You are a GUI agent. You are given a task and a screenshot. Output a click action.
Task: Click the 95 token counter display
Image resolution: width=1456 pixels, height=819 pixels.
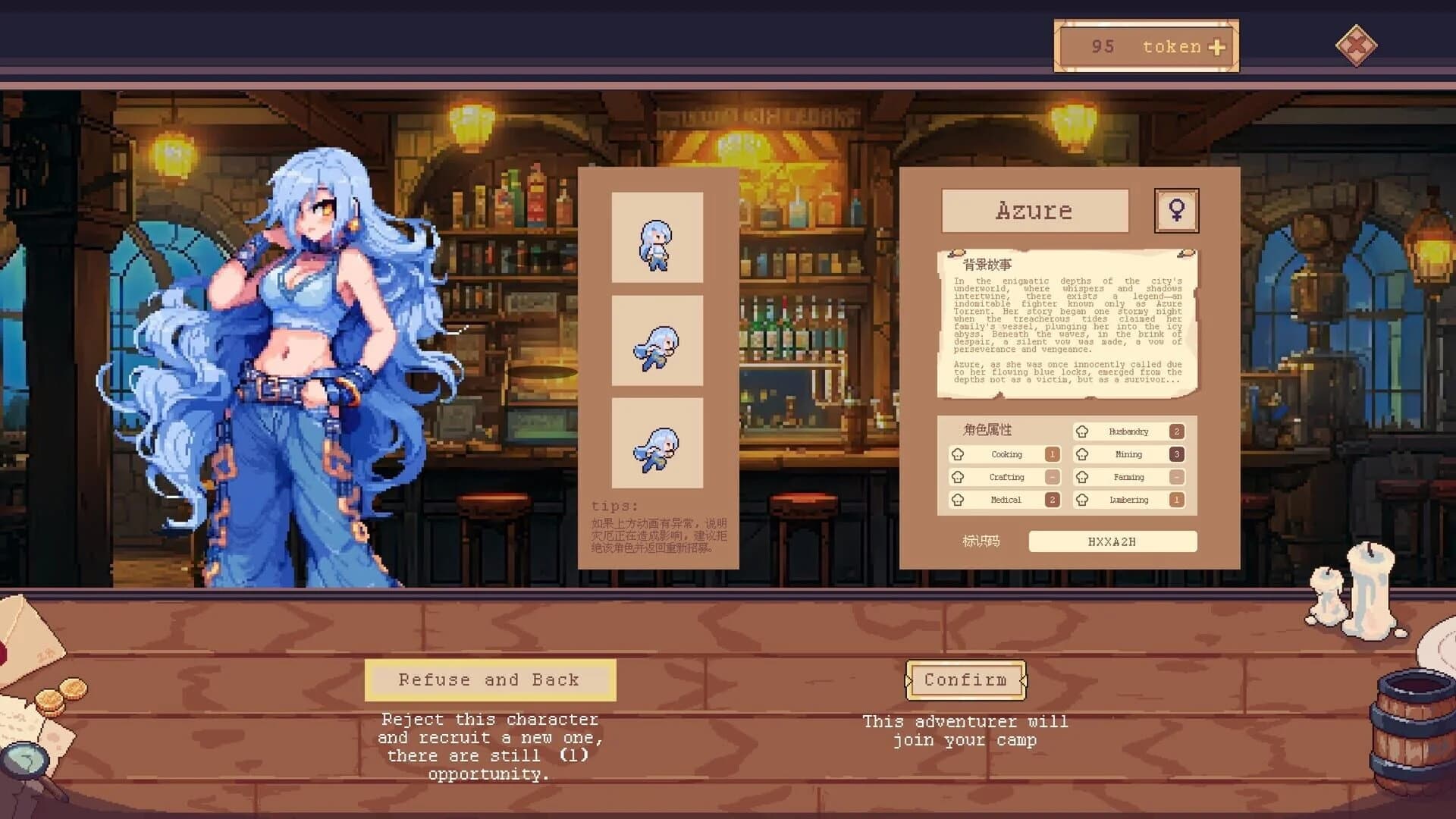point(1147,46)
